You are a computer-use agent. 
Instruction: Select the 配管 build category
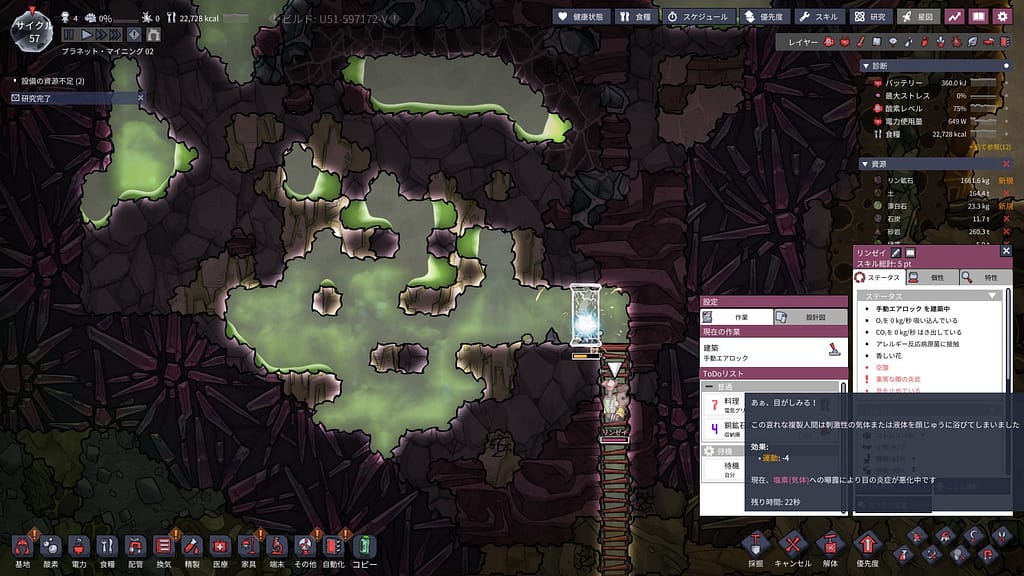click(136, 546)
